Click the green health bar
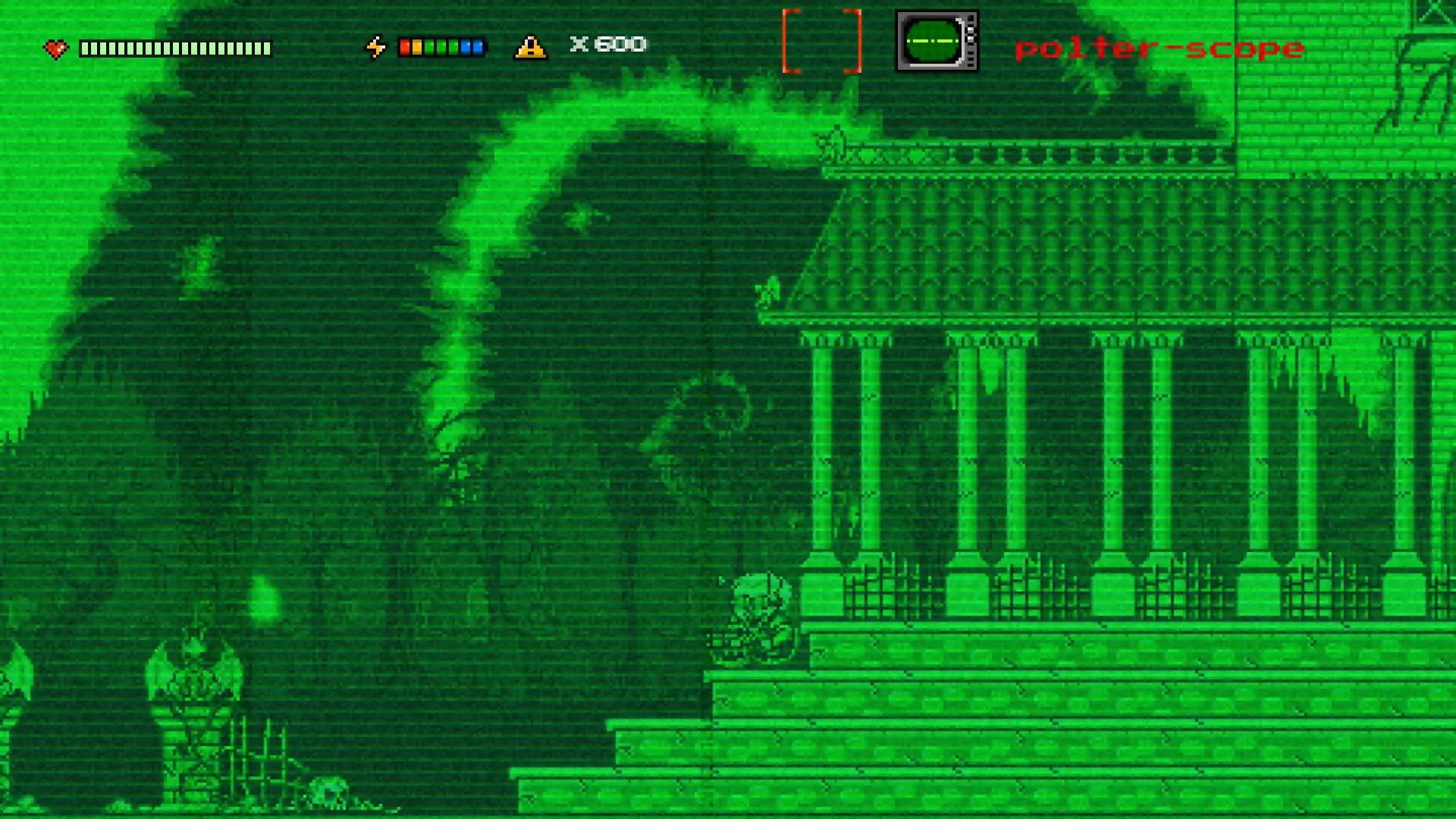 coord(174,47)
